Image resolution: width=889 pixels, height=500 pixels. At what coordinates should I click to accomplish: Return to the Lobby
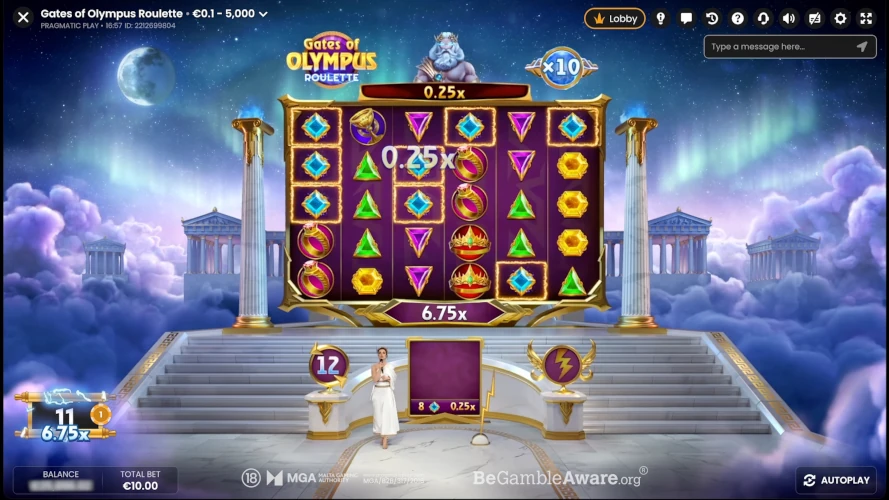point(615,18)
